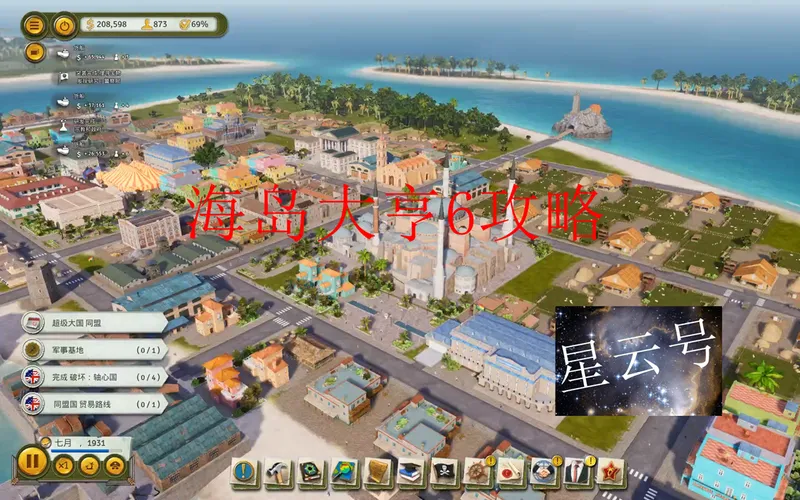800x500 pixels.
Task: Pause the game with the pause button
Action: coord(31,464)
